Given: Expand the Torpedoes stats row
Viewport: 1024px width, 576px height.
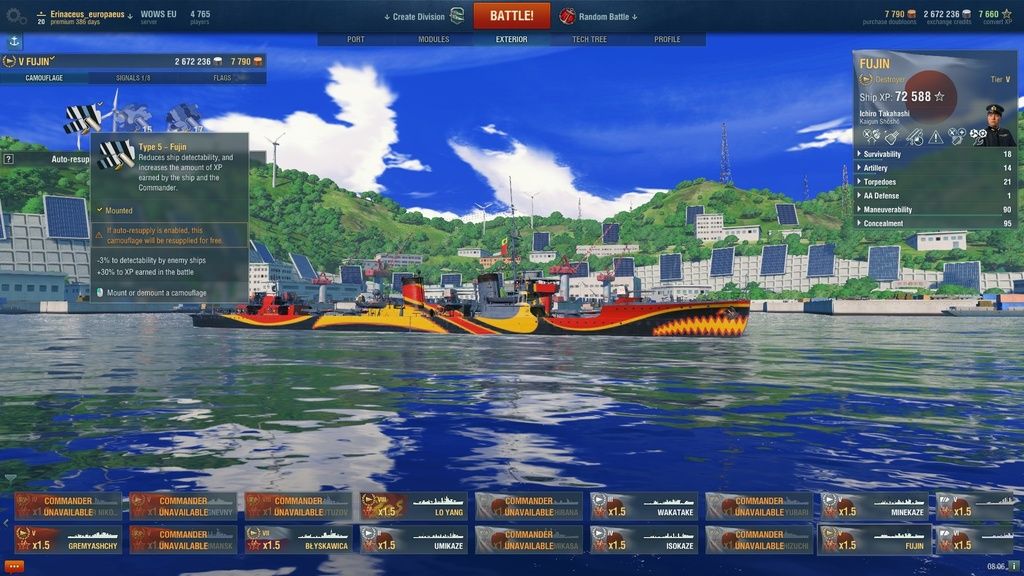Looking at the screenshot, I should point(935,182).
